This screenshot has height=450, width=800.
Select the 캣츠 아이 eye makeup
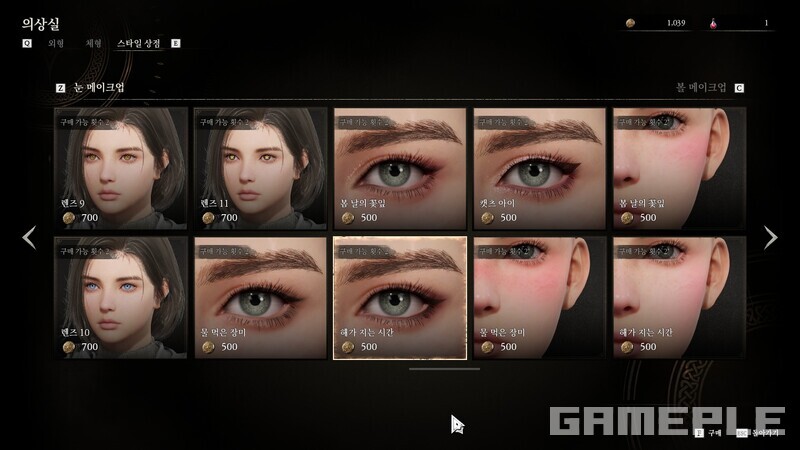tap(539, 168)
